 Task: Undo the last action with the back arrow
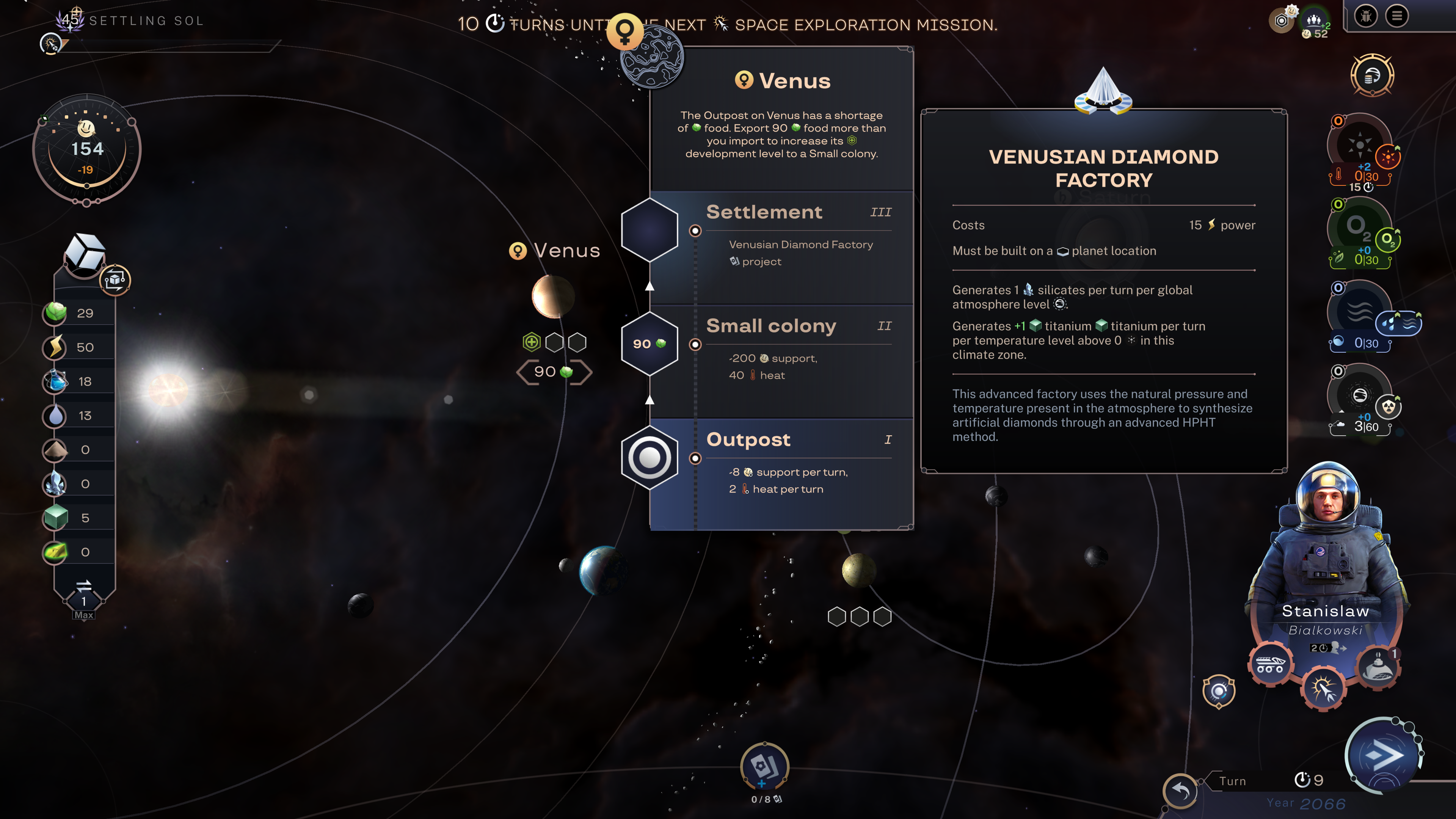[x=1181, y=789]
